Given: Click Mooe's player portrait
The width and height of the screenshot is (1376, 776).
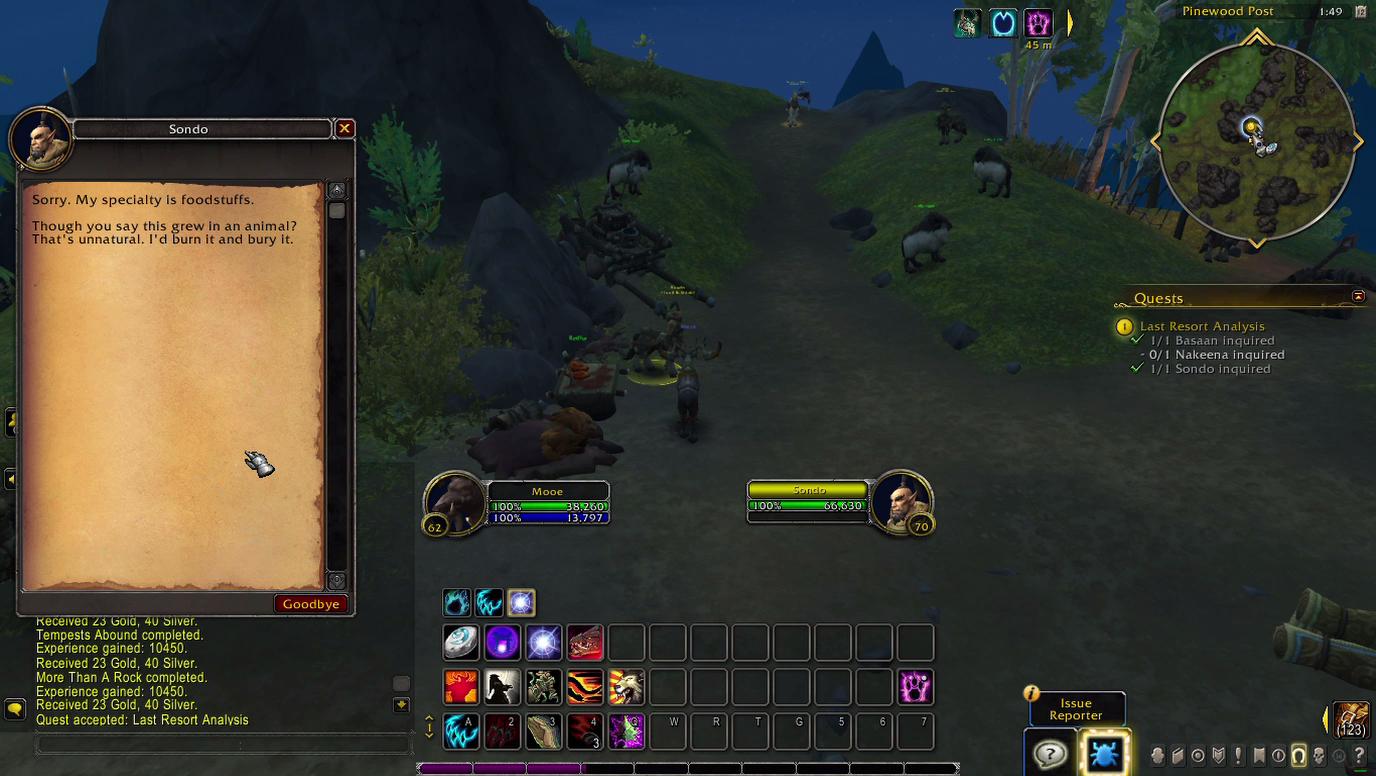Looking at the screenshot, I should coord(455,502).
